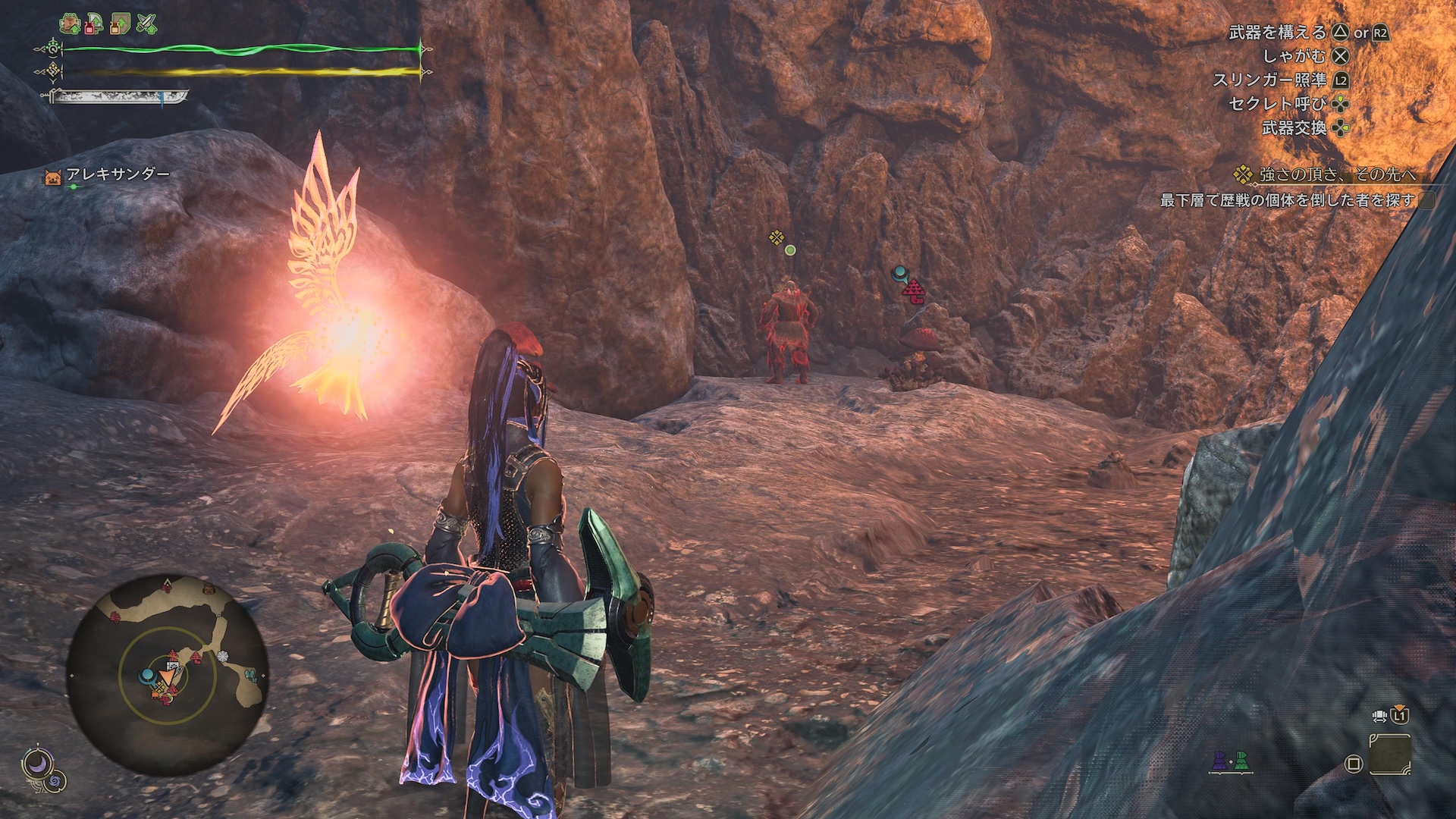Select the Palico name アレキサンダー
1456x819 pixels.
click(x=118, y=174)
